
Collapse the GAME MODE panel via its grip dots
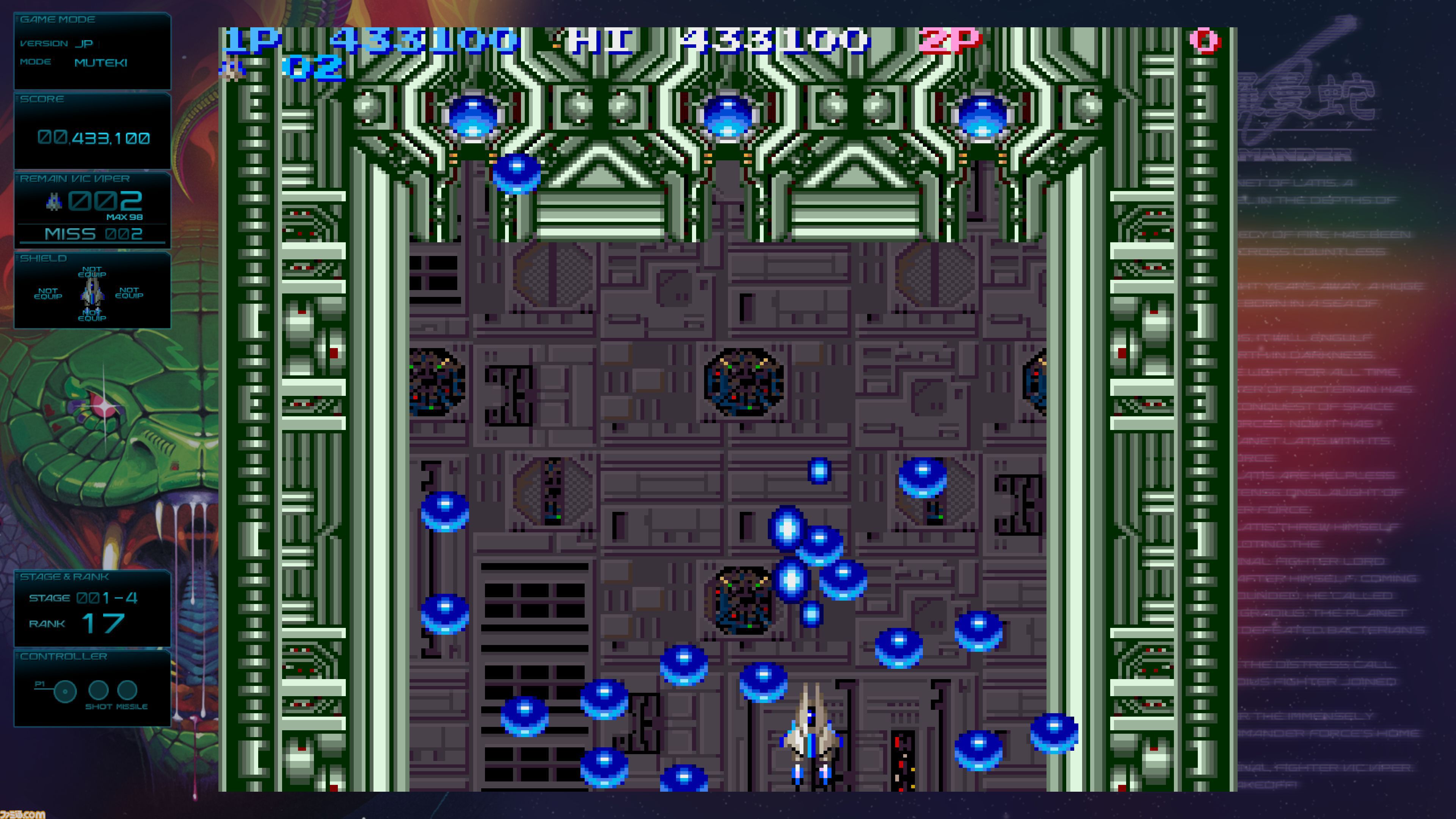click(x=17, y=19)
